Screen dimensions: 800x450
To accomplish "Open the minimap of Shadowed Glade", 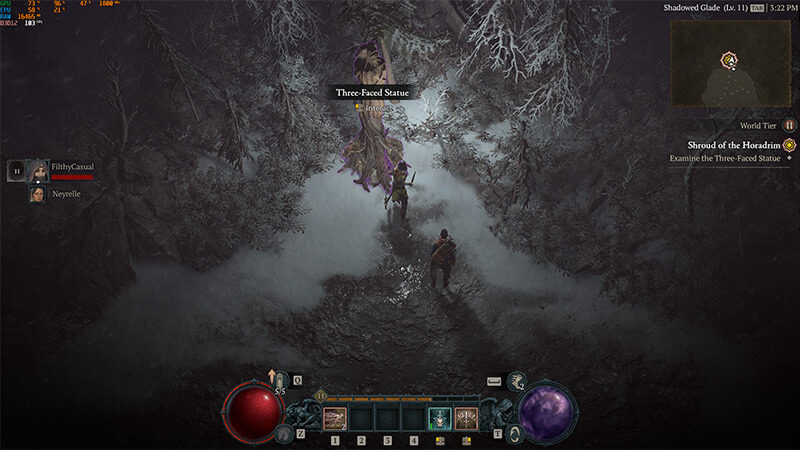I will tap(729, 62).
